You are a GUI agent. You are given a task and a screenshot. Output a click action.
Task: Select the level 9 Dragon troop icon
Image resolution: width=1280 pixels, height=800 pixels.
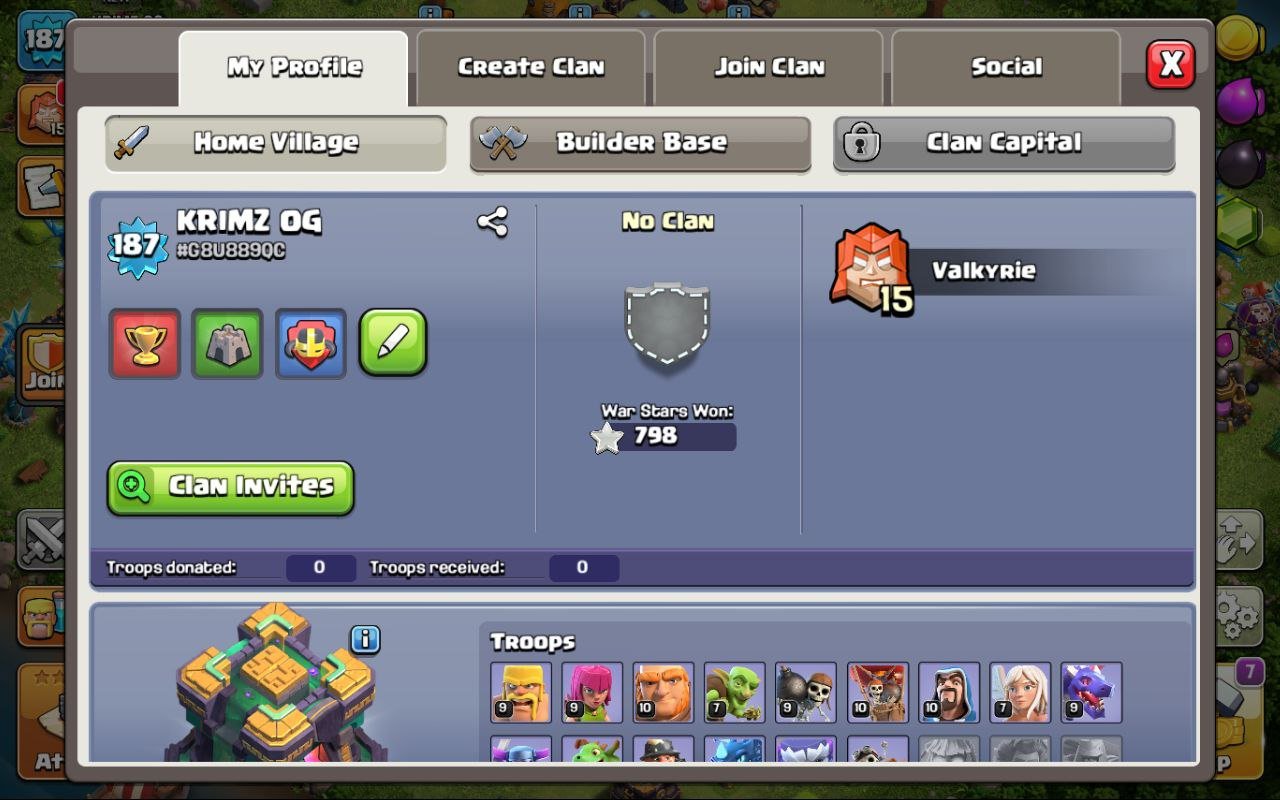[x=1092, y=692]
